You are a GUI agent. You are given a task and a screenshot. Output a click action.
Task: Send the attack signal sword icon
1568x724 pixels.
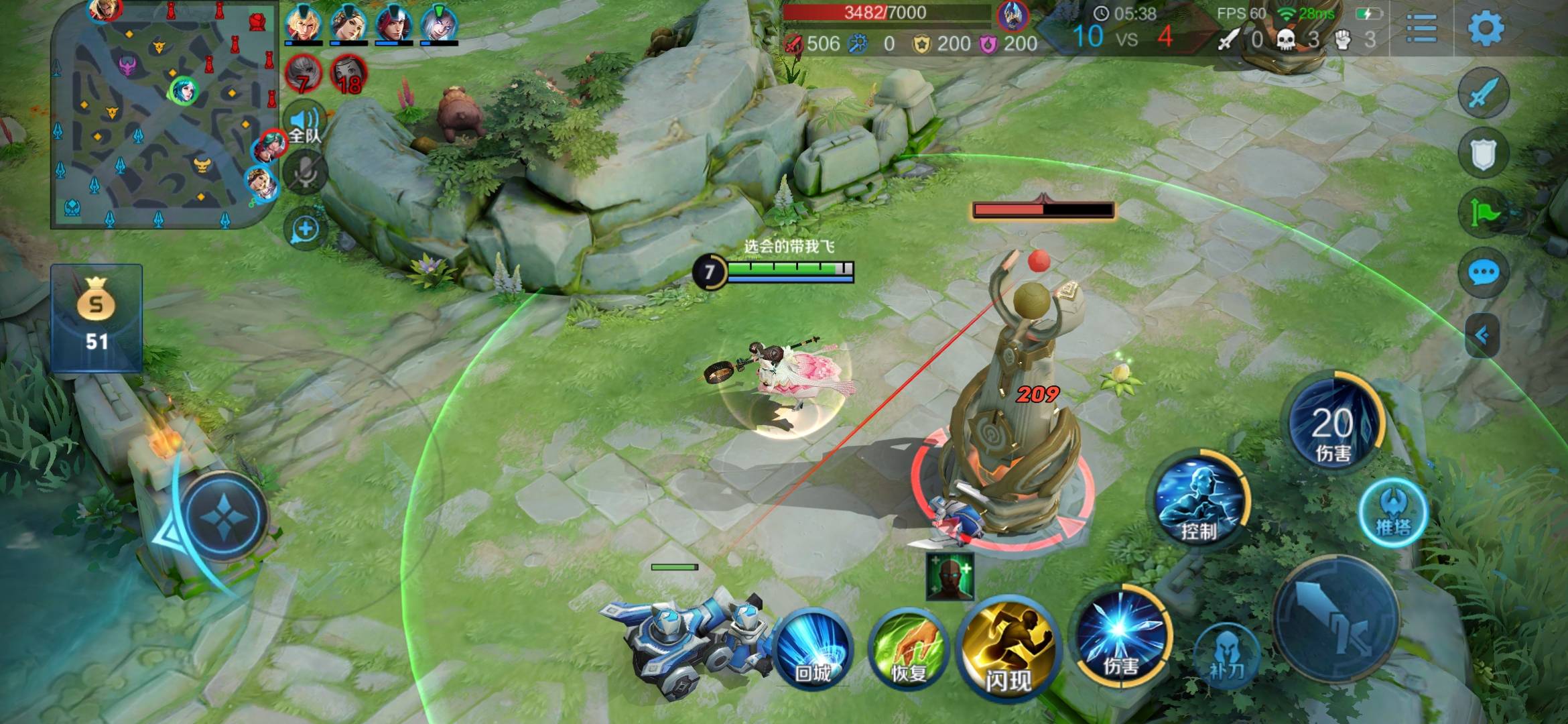tap(1483, 93)
